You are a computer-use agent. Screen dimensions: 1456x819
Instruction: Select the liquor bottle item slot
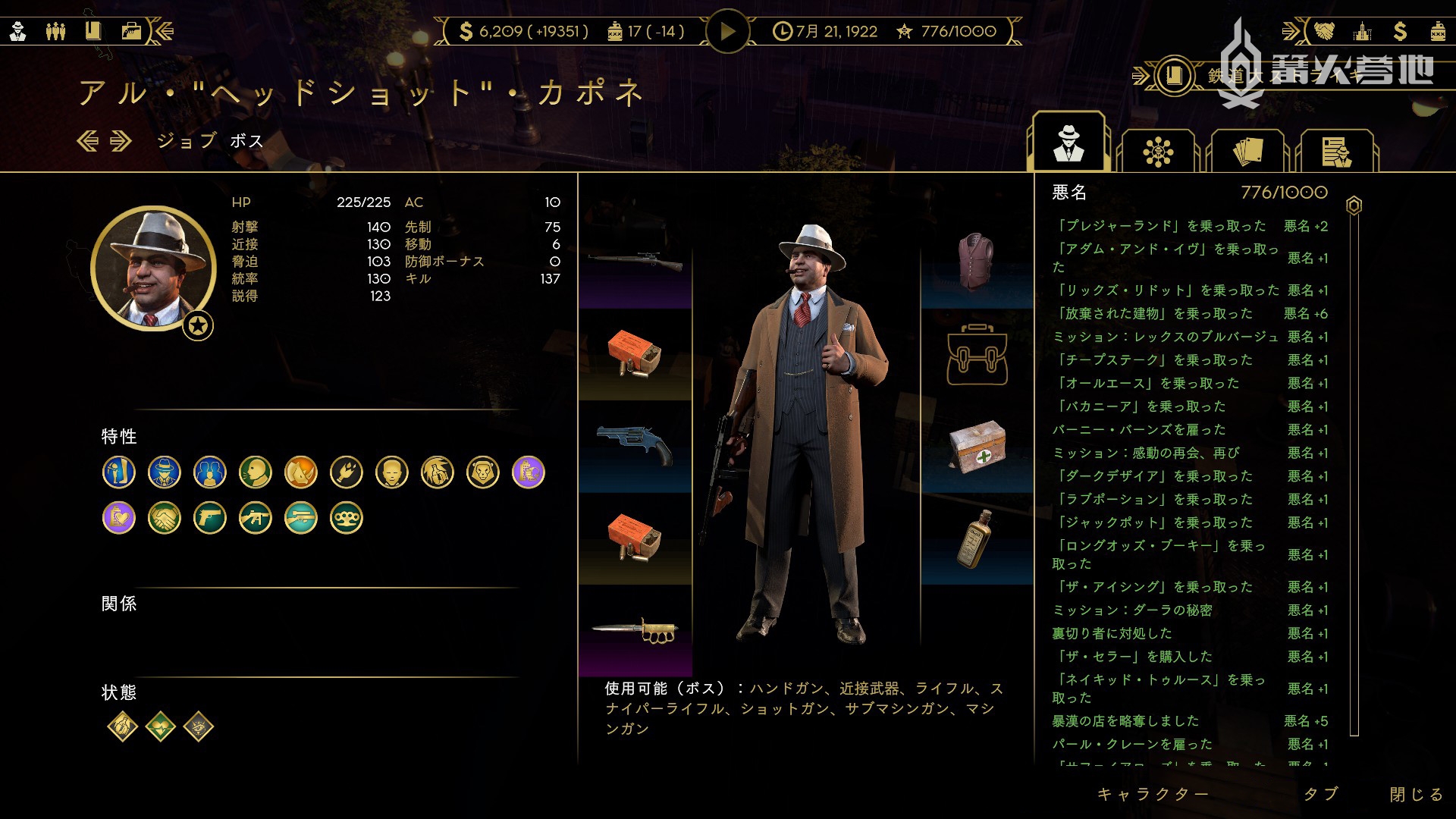976,538
